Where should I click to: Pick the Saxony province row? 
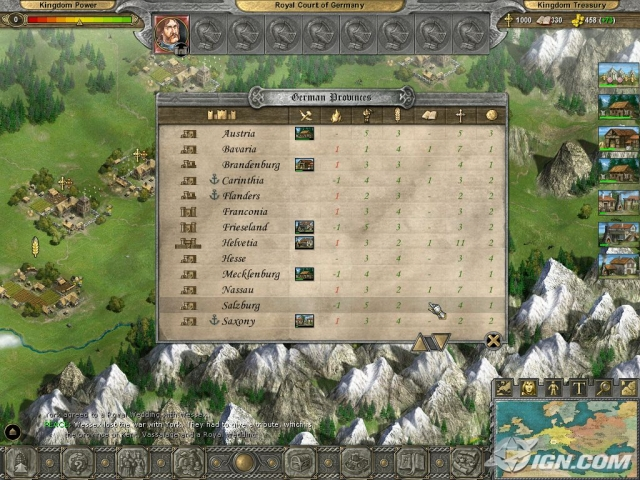click(240, 320)
